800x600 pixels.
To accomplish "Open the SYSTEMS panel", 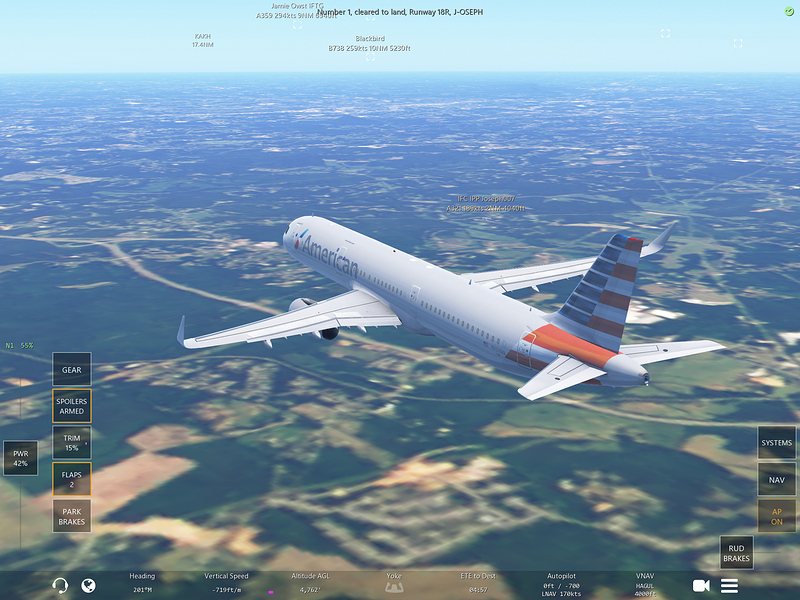I will tap(776, 443).
